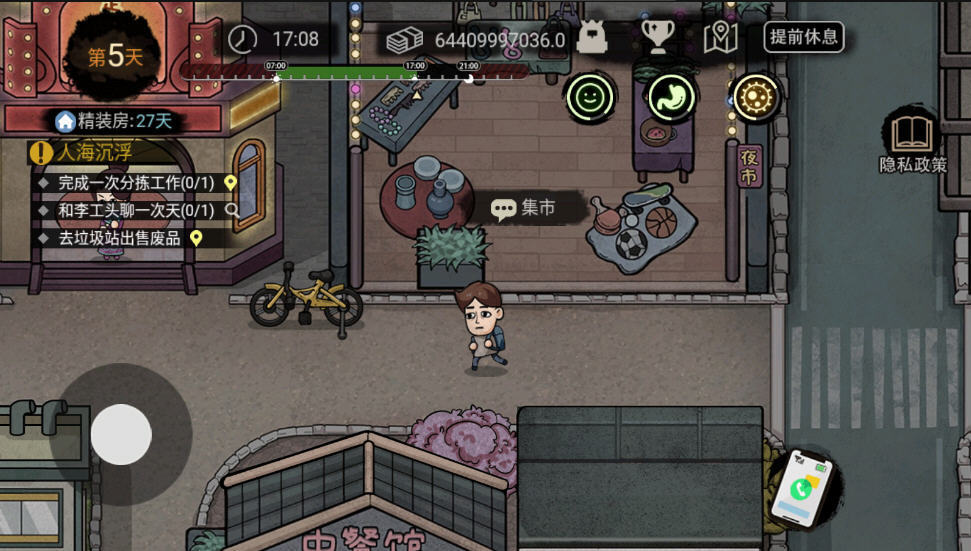Open the backpack inventory icon
The height and width of the screenshot is (551, 971).
(x=592, y=38)
